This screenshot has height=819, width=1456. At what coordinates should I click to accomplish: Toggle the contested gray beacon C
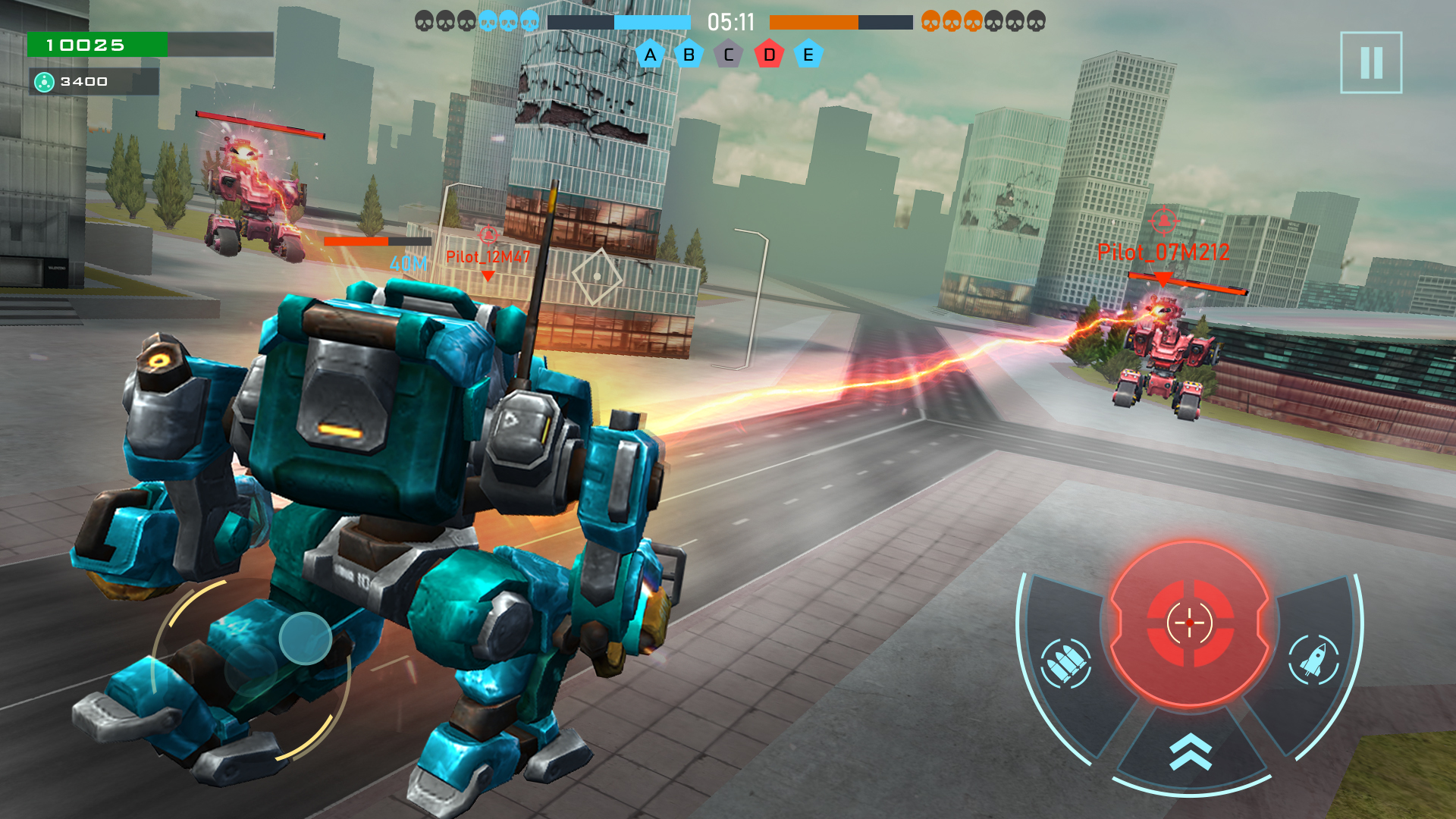pos(728,55)
